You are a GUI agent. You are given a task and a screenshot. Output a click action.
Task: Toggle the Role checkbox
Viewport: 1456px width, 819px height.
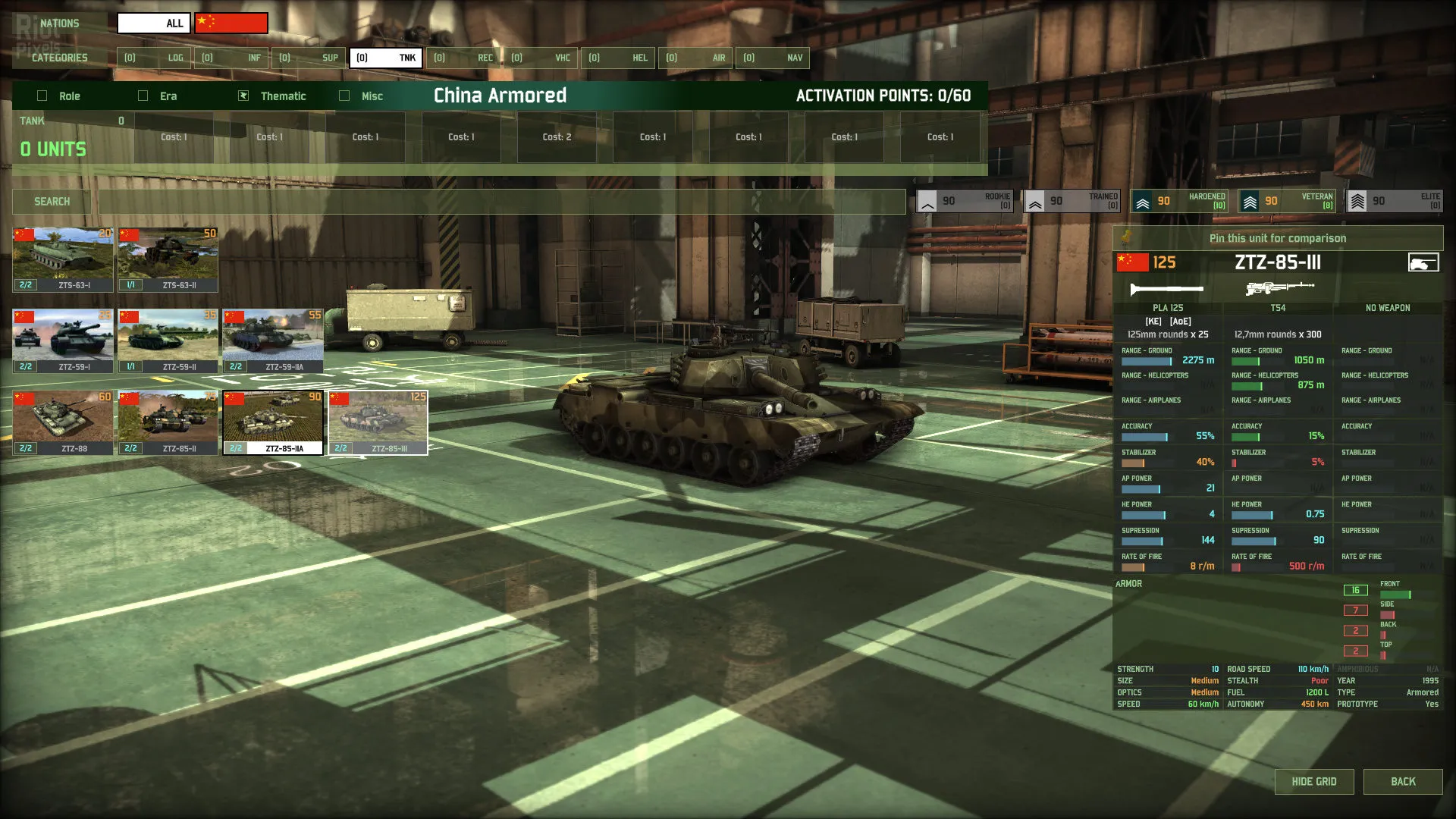pyautogui.click(x=42, y=96)
